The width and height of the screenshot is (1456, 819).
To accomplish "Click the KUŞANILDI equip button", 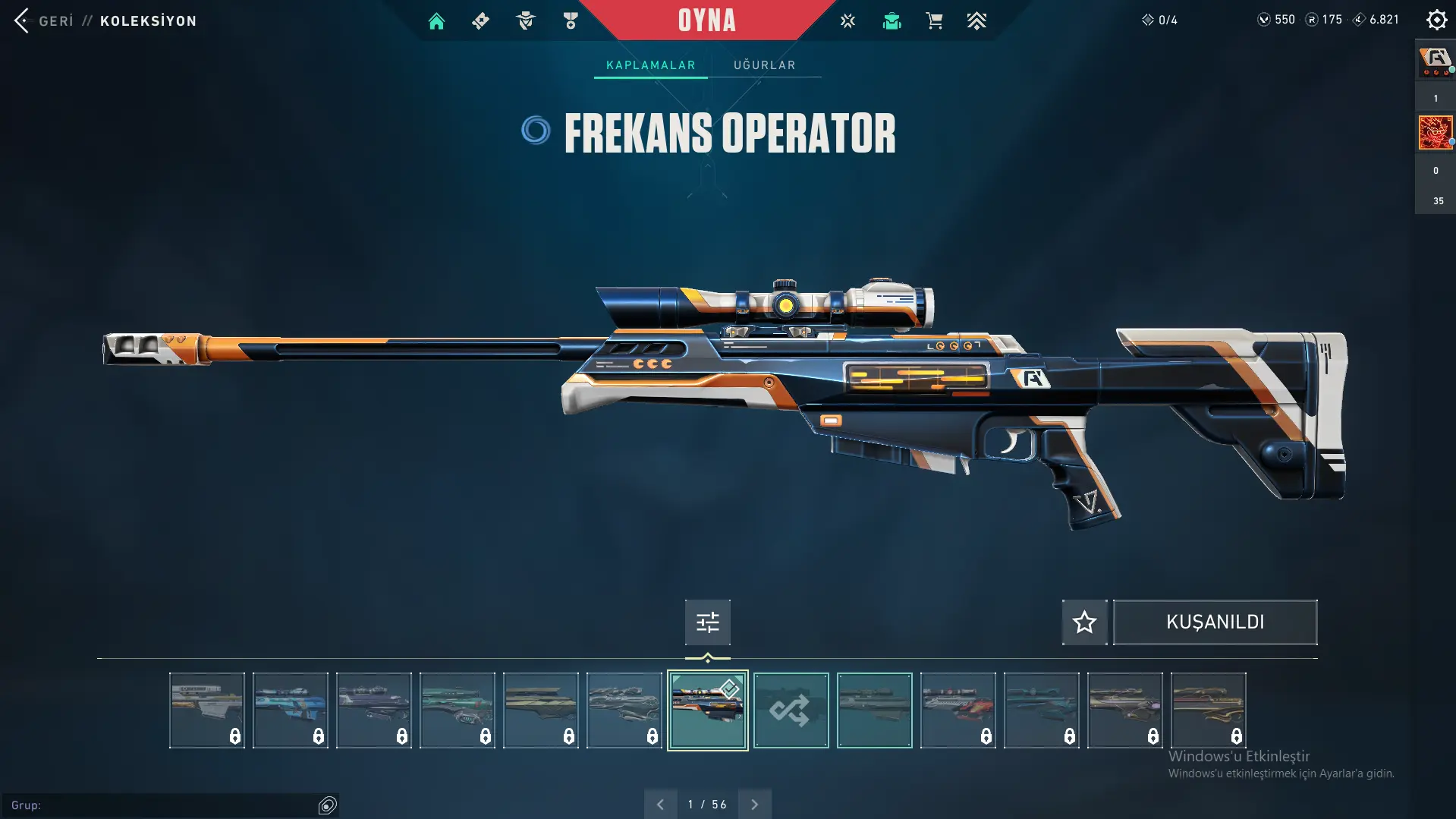I will (1215, 622).
